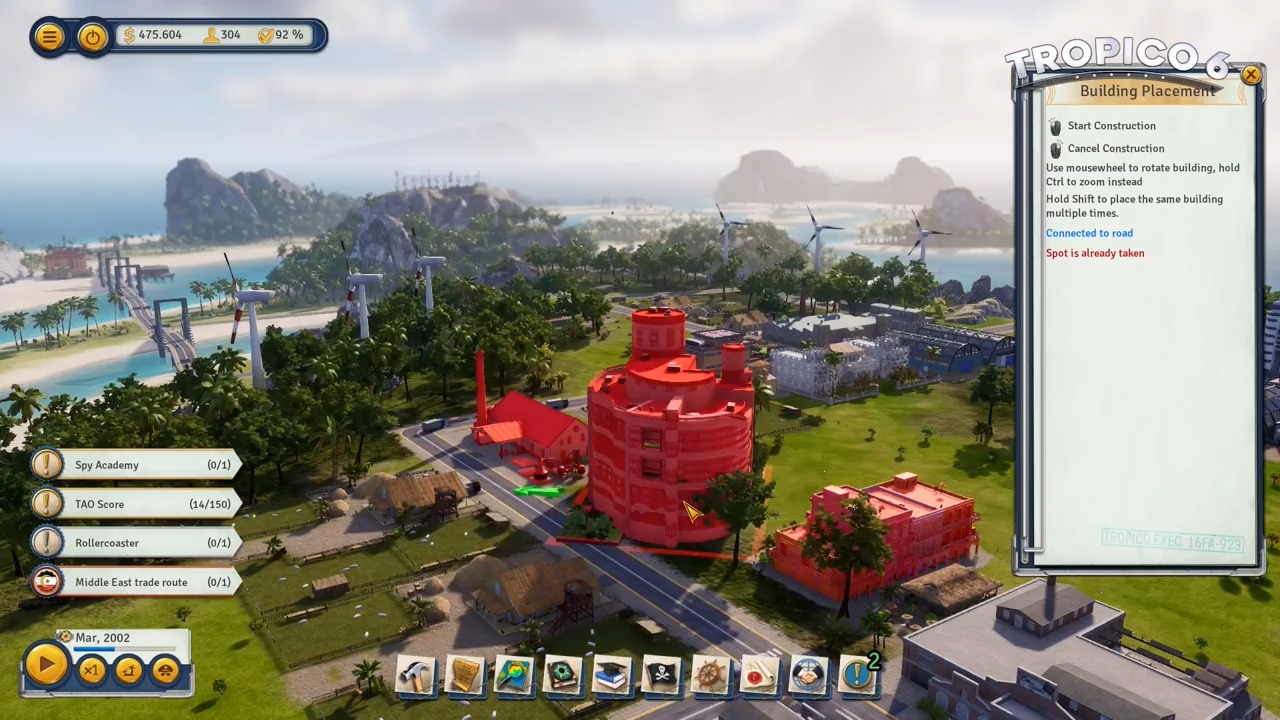Screen dimensions: 1280x720
Task: Open the Middle East trade route task
Action: pos(135,582)
